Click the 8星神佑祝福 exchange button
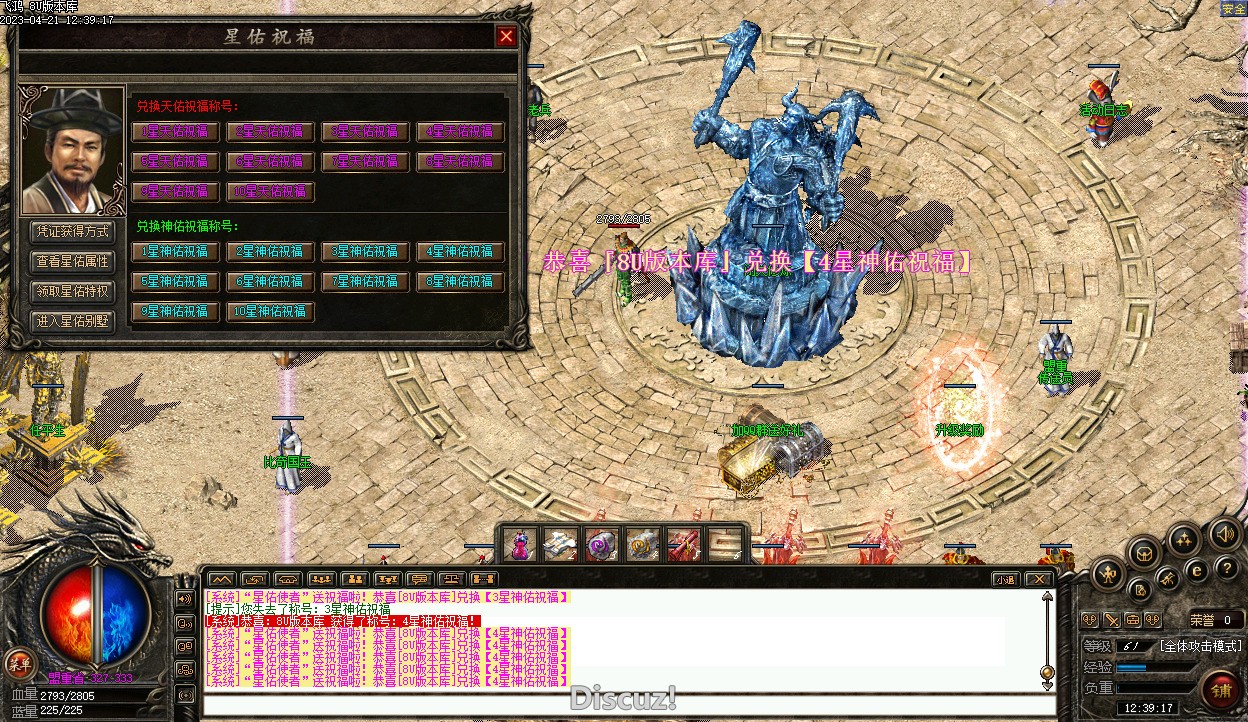The image size is (1248, 722). click(x=460, y=281)
